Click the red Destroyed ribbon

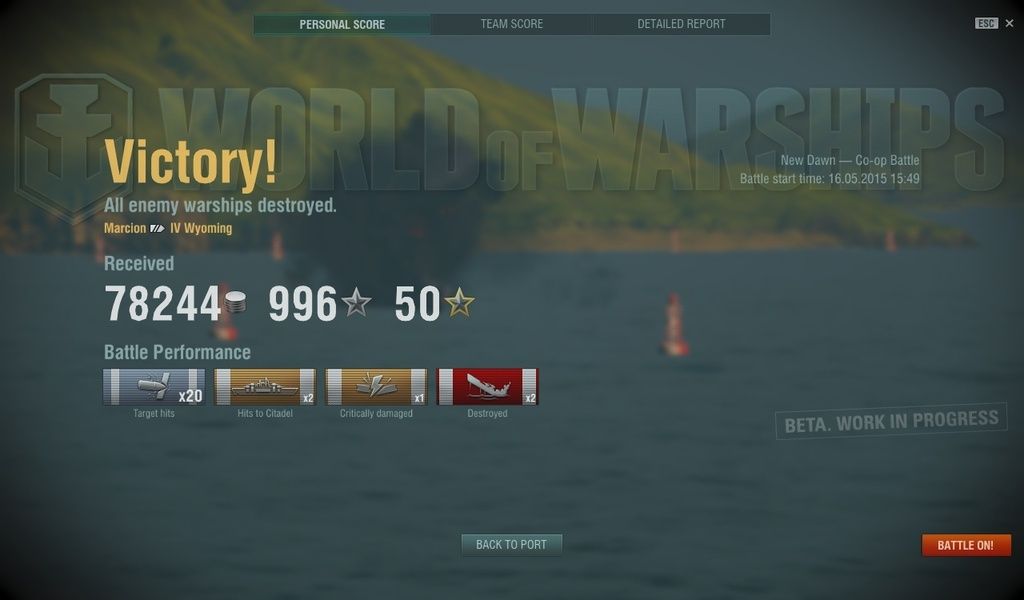point(487,387)
